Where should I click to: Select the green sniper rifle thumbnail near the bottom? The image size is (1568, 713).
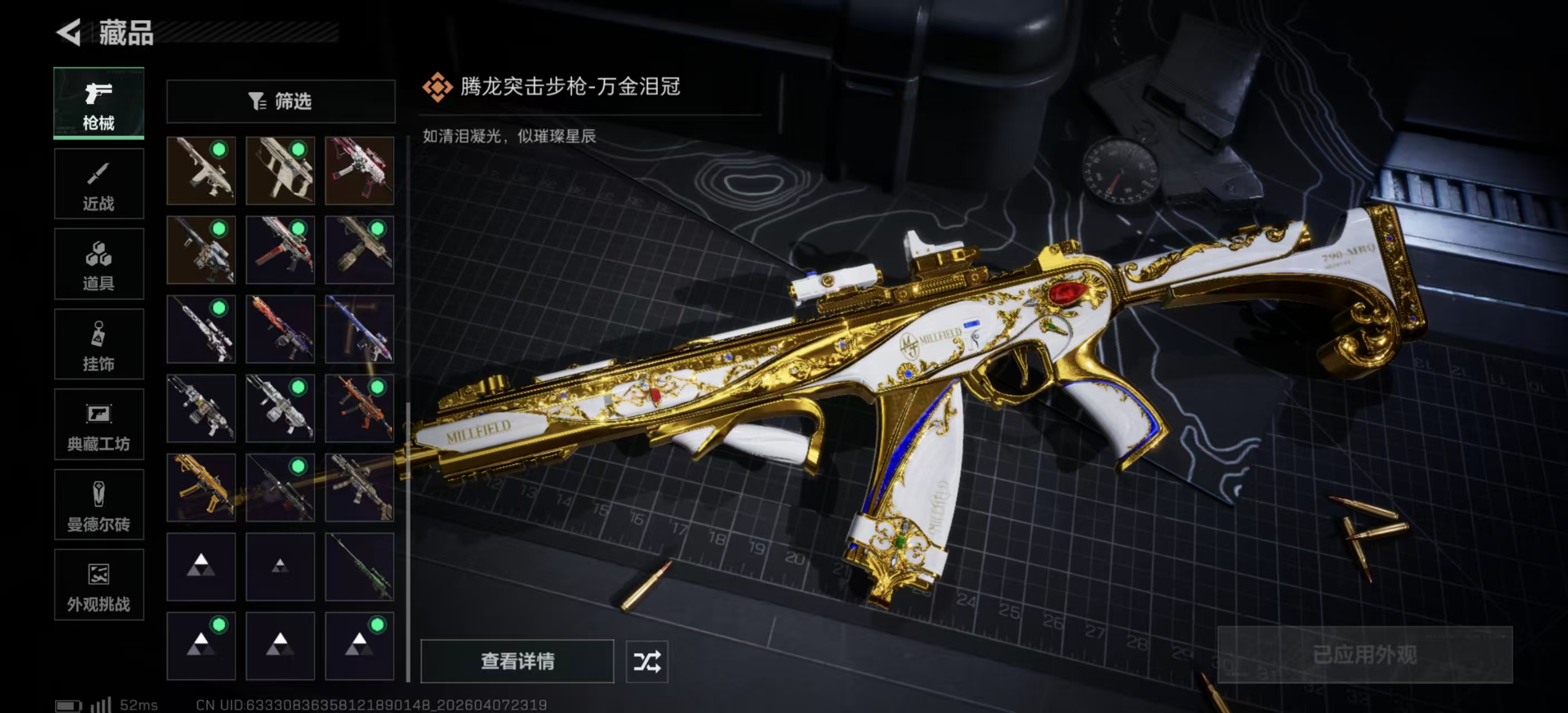(360, 567)
